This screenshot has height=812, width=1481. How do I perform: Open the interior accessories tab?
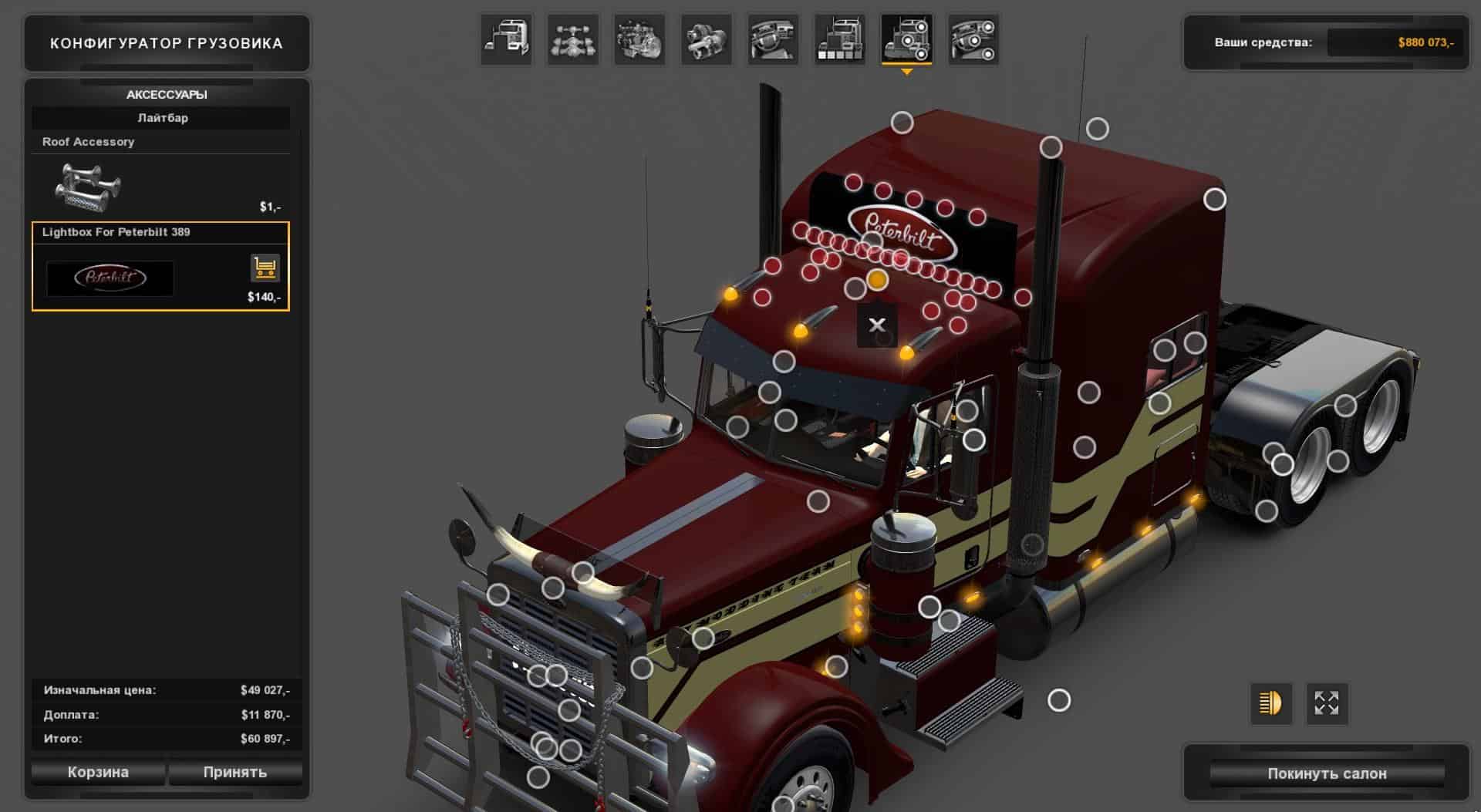click(973, 39)
